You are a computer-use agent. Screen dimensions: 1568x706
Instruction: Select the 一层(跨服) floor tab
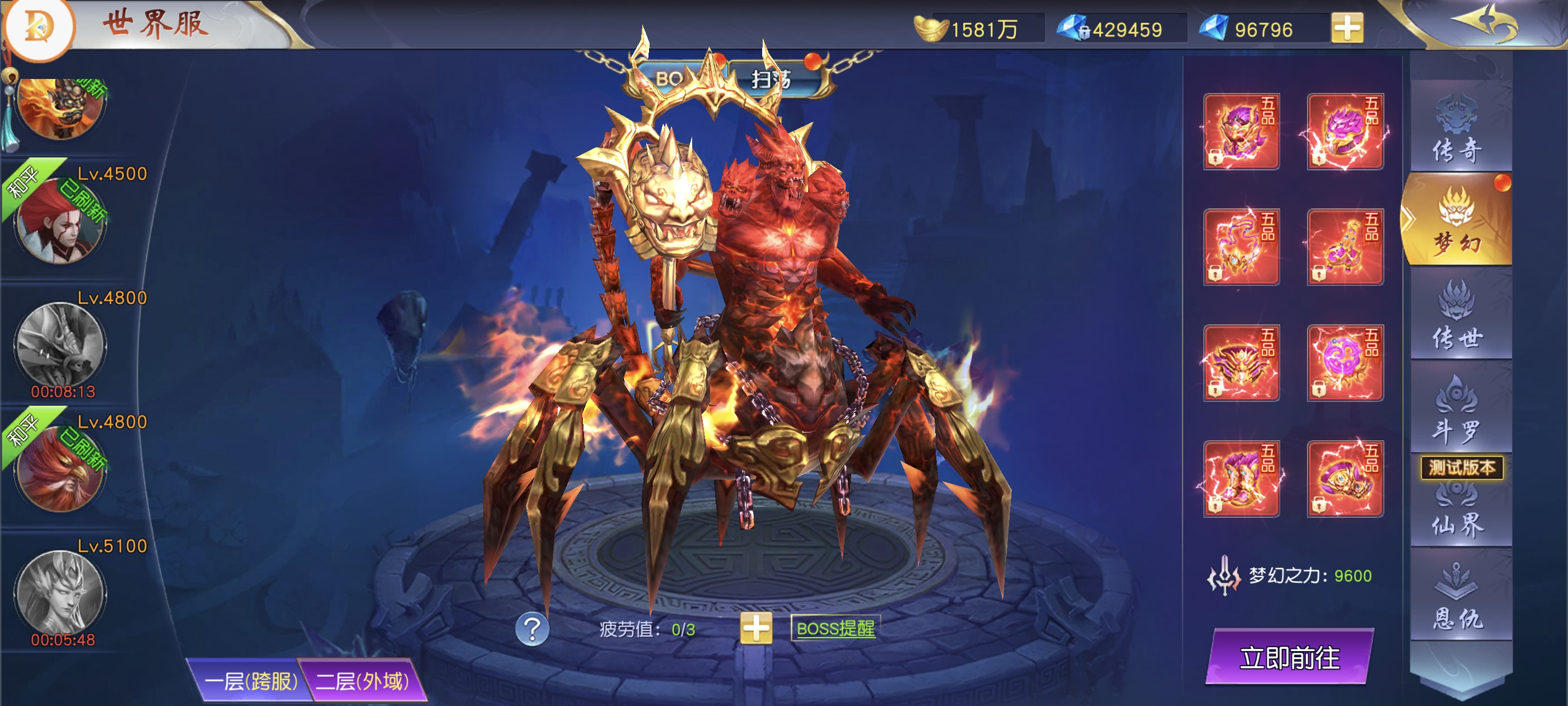pos(250,680)
